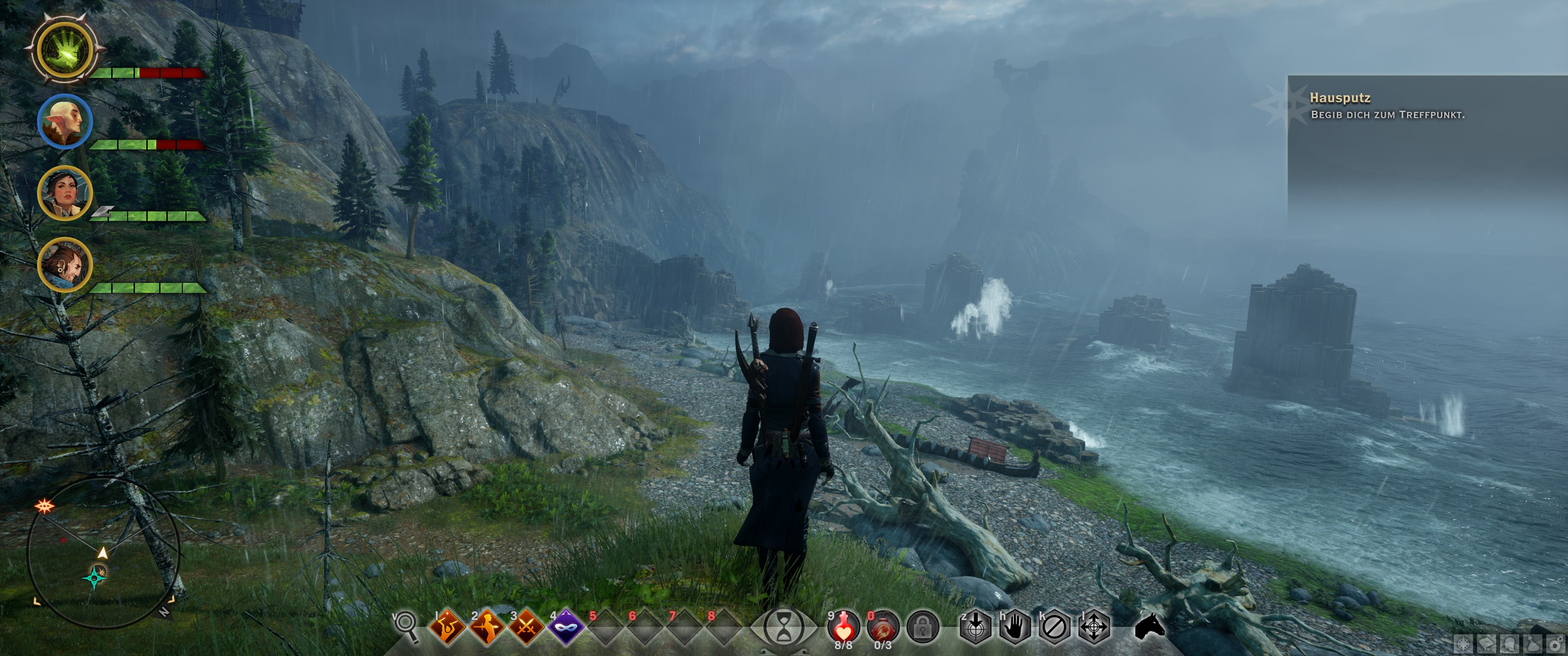Viewport: 1568px width, 656px height.
Task: Activate the open hand hold command
Action: pyautogui.click(x=1015, y=627)
